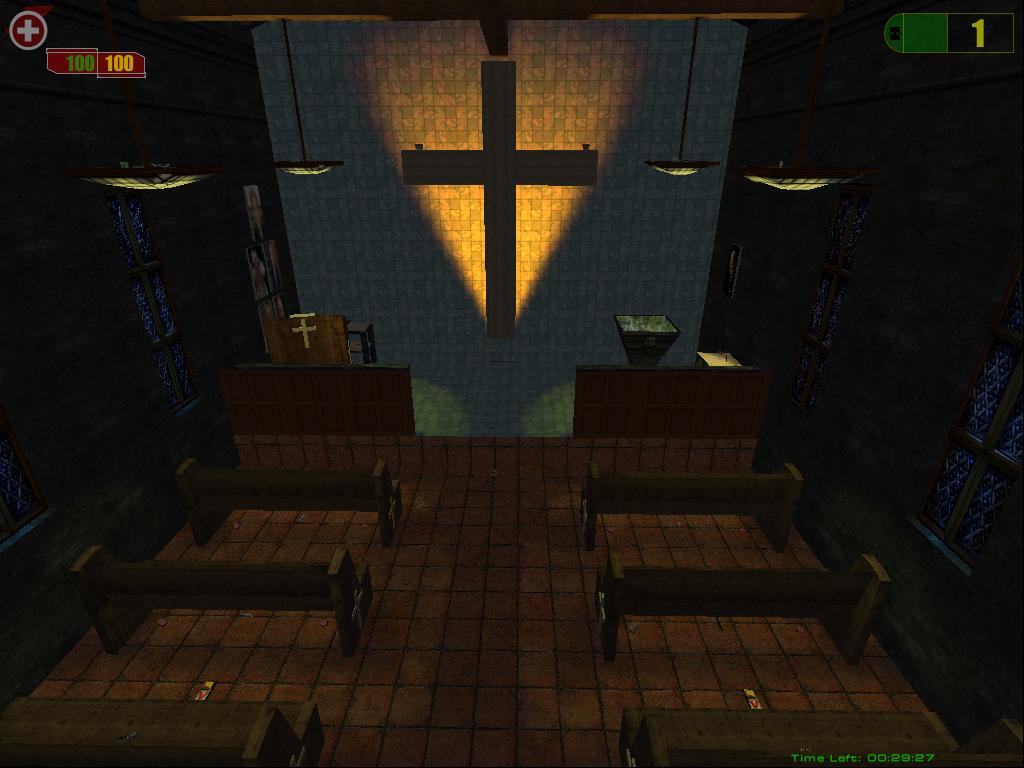Click the skull frag counter icon

pos(896,33)
